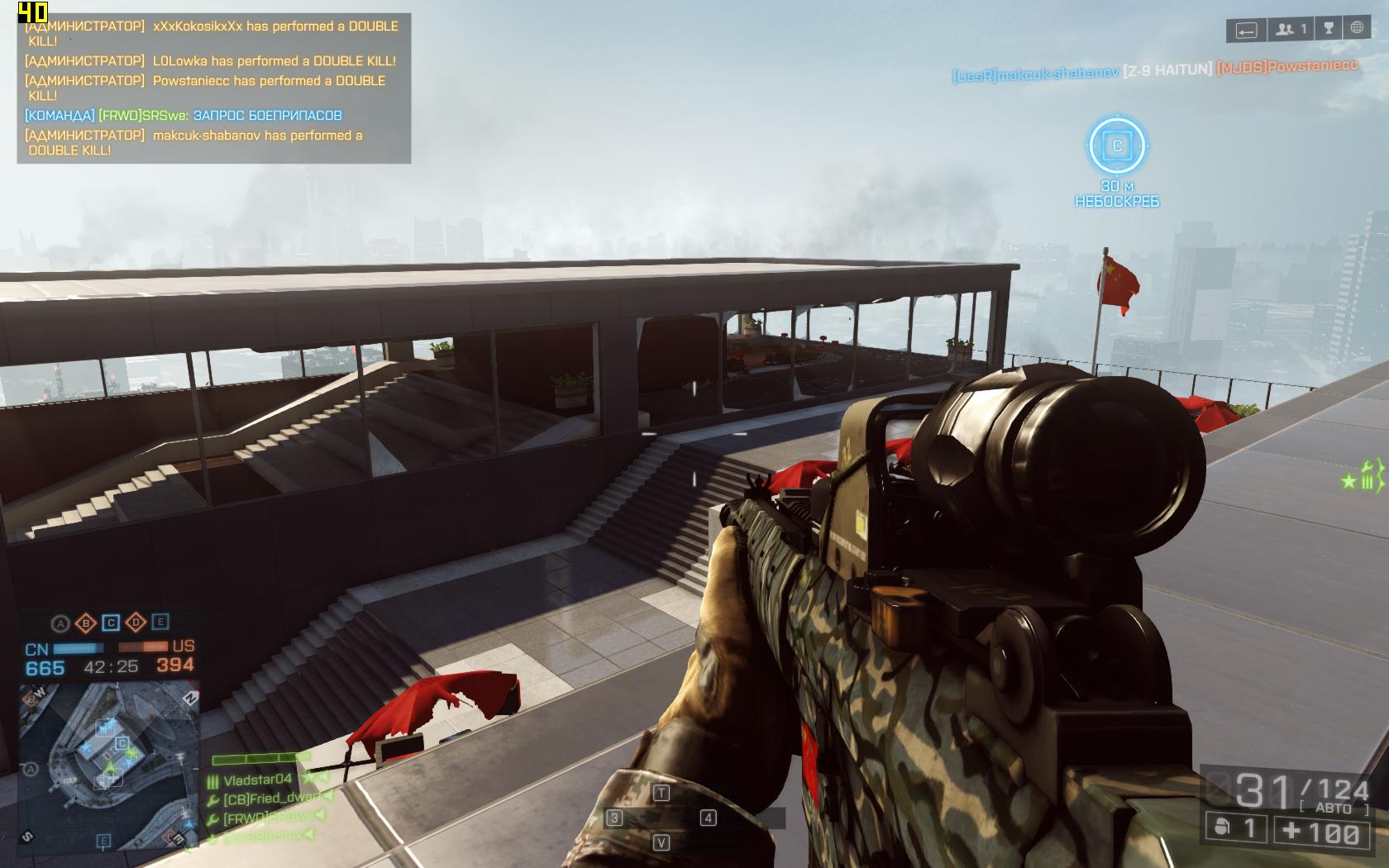Select flag C in the objective bar
Viewport: 1389px width, 868px height.
111,622
